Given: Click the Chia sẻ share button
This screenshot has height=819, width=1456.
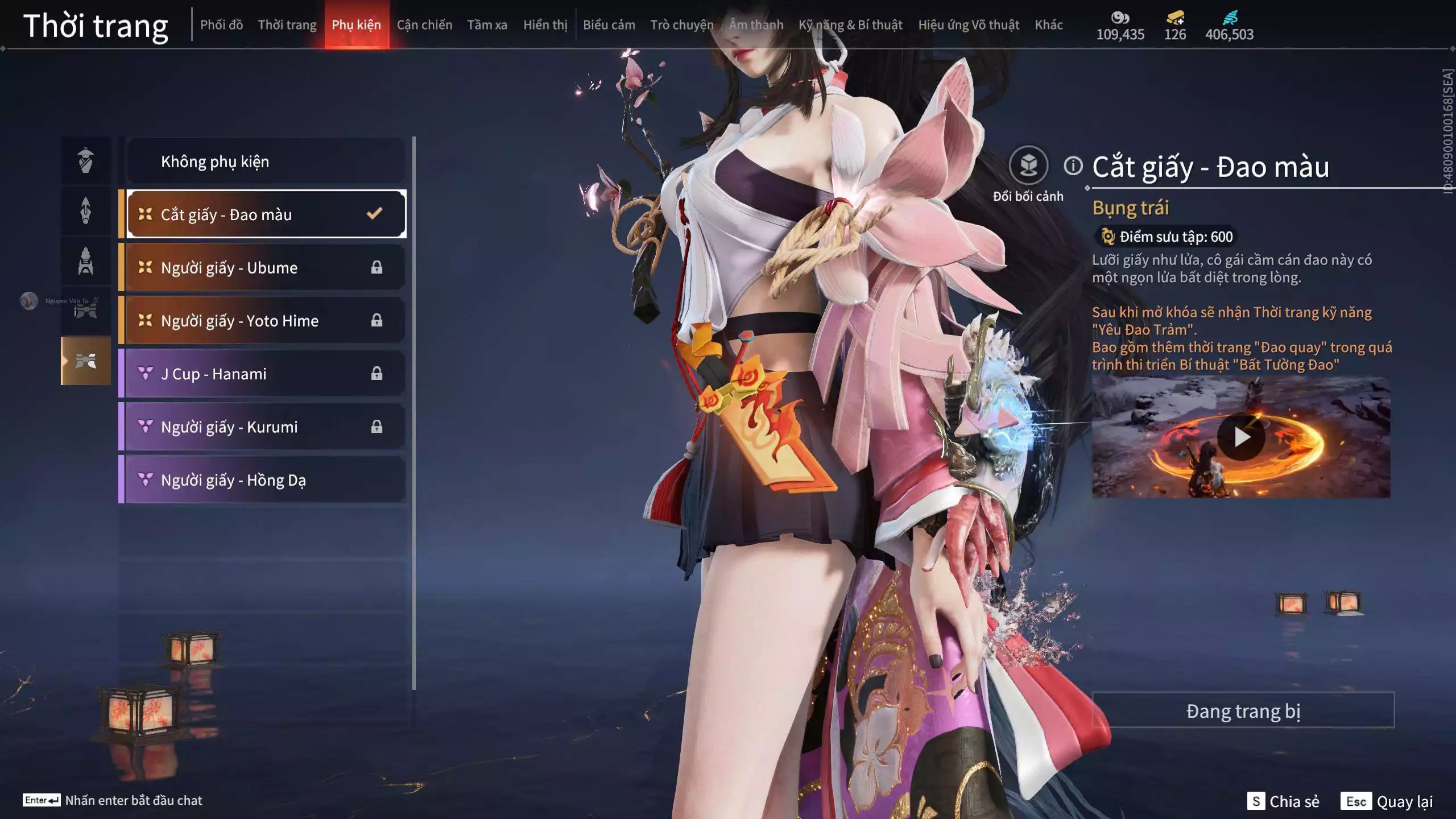Looking at the screenshot, I should pos(1284,801).
